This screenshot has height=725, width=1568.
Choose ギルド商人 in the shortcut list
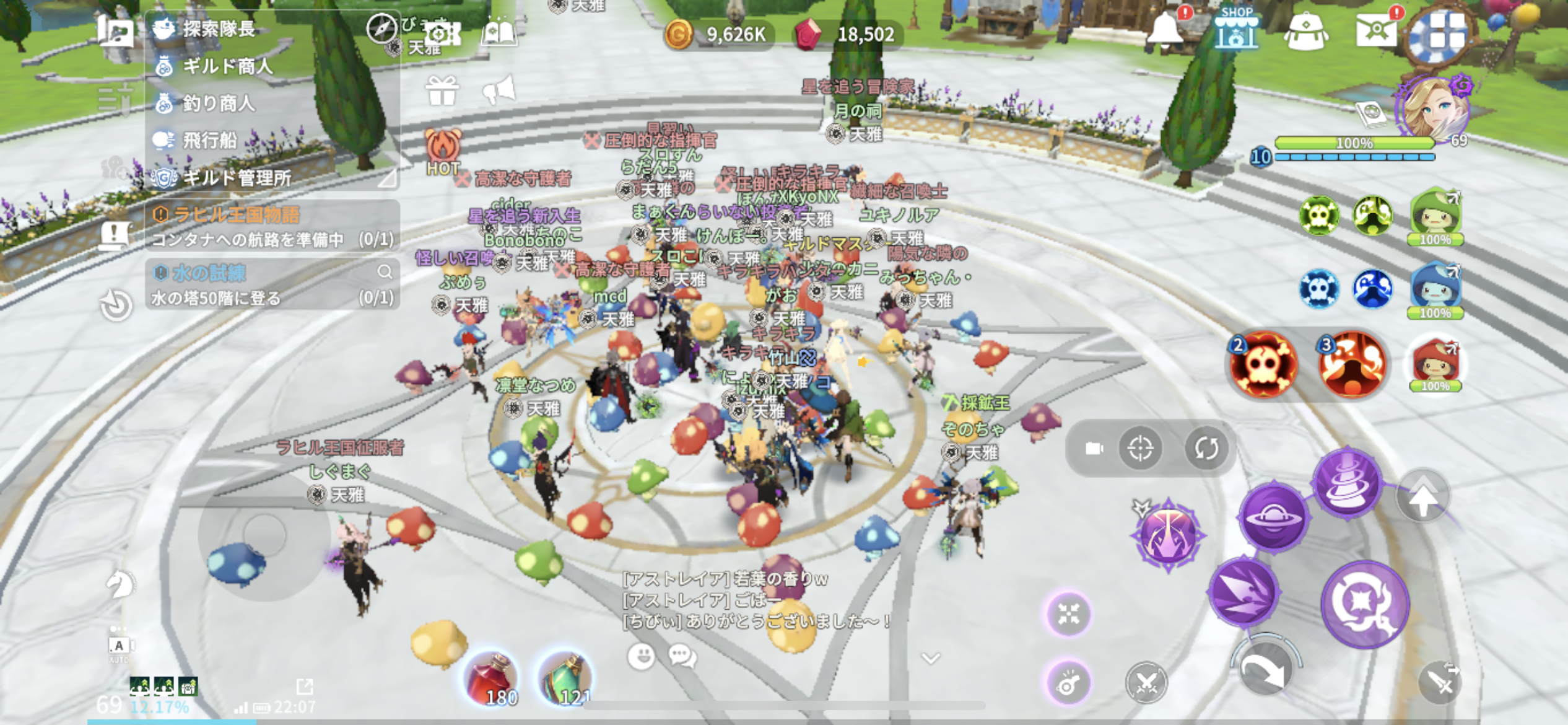[227, 66]
